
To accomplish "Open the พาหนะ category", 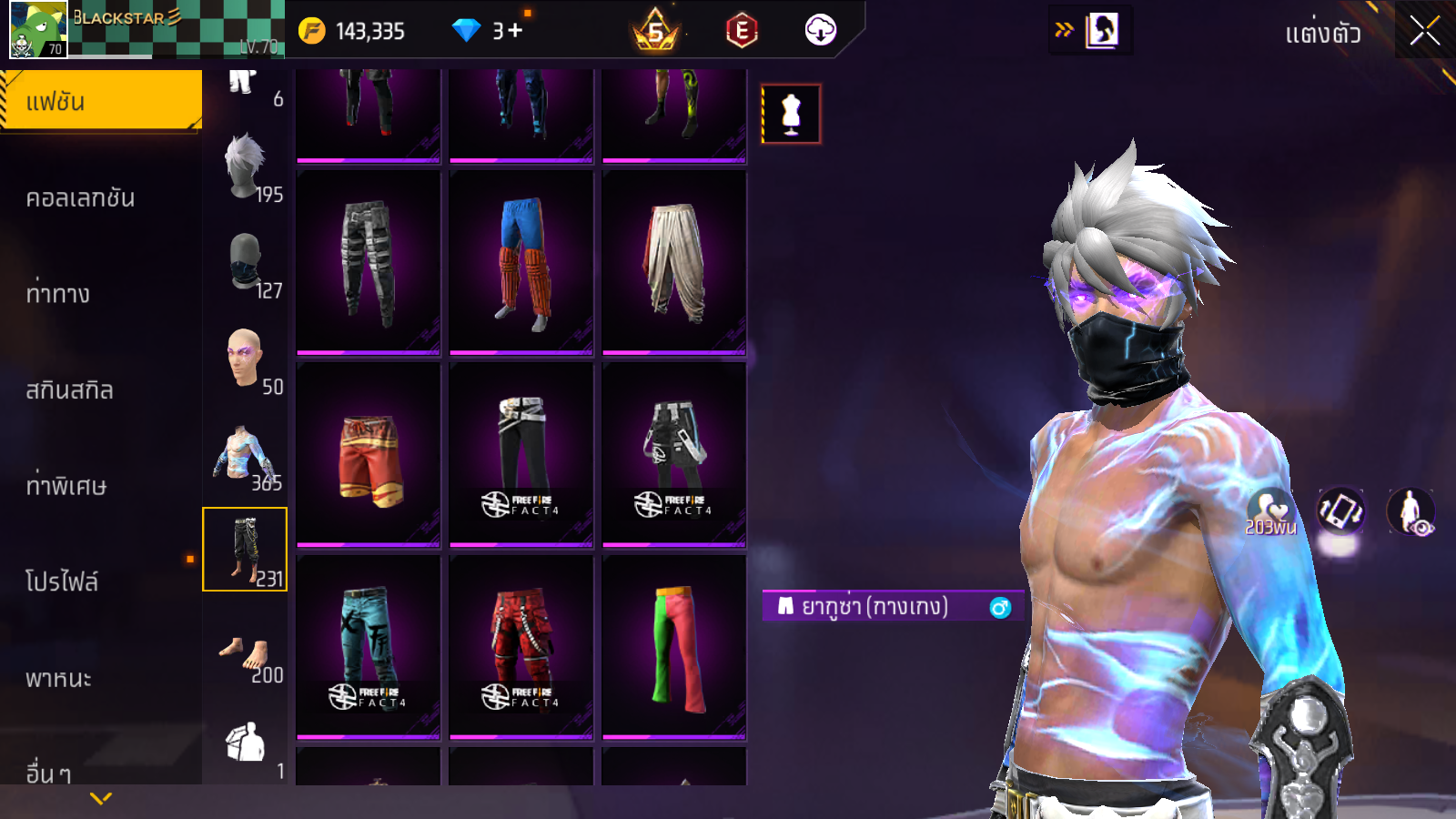I will point(59,679).
